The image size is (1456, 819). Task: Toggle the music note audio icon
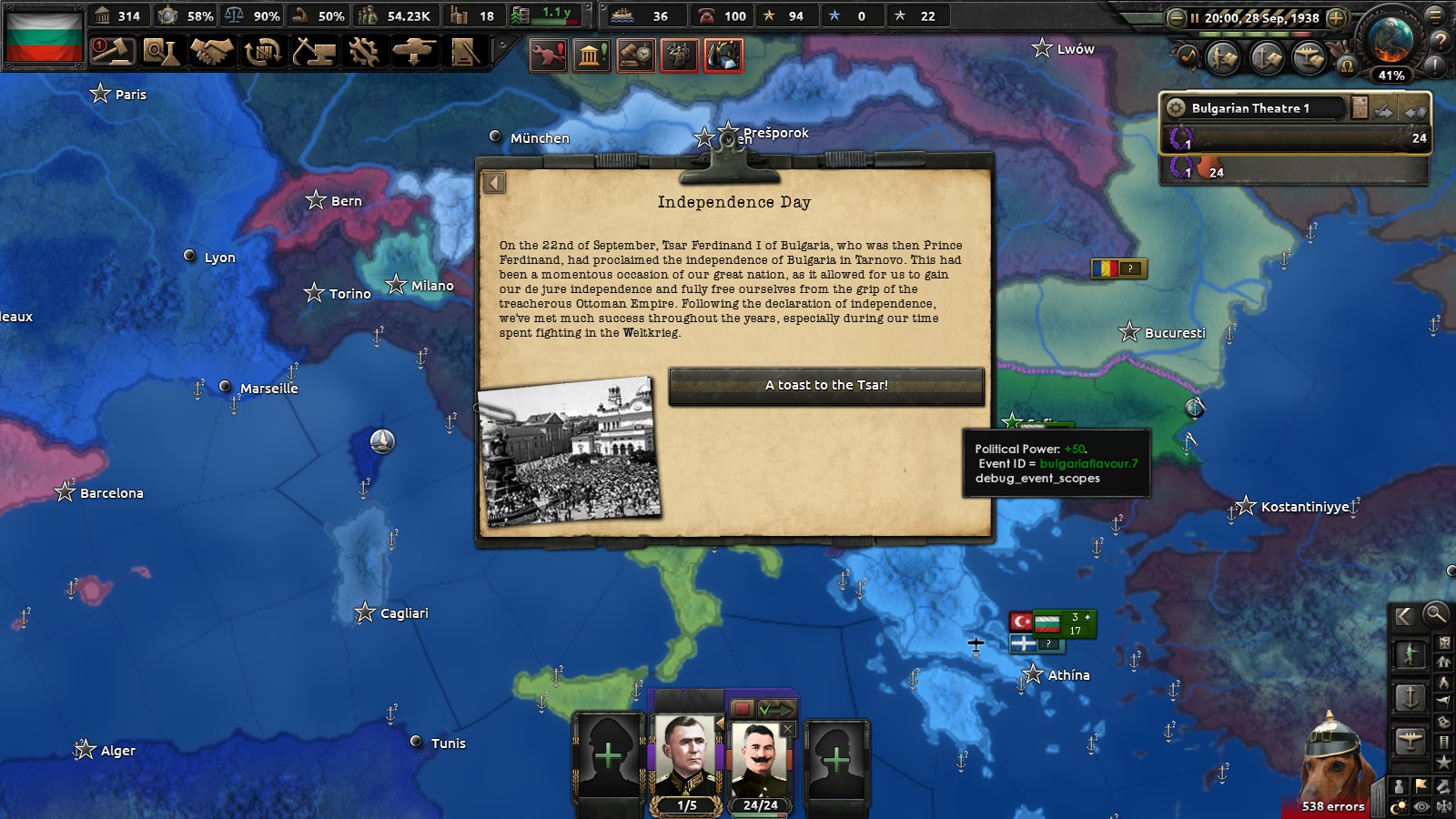pos(1188,56)
